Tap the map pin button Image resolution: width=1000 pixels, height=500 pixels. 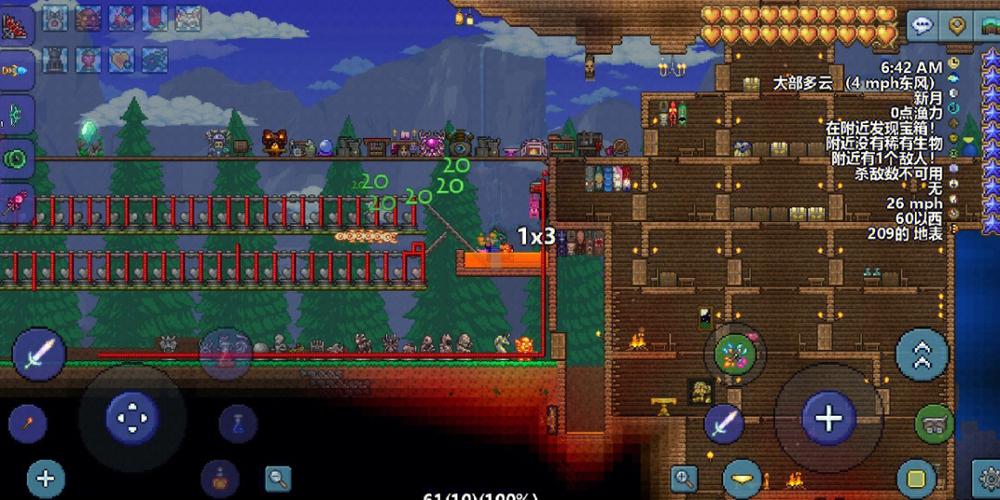[x=959, y=26]
